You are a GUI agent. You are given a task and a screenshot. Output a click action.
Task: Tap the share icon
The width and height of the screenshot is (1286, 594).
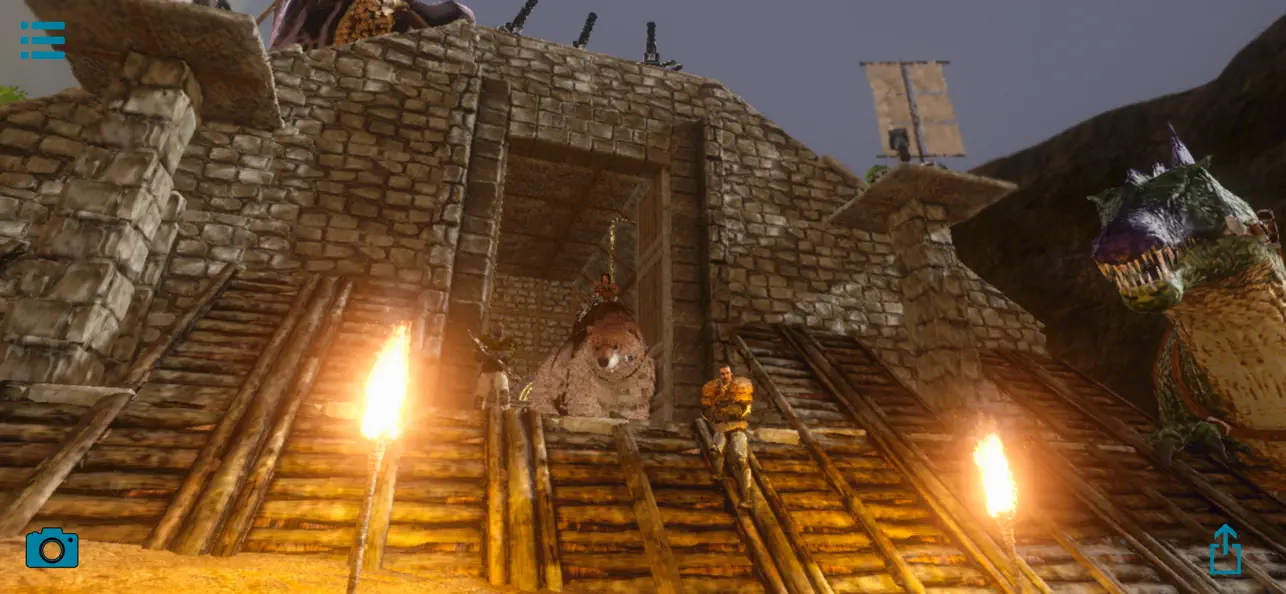[1225, 550]
